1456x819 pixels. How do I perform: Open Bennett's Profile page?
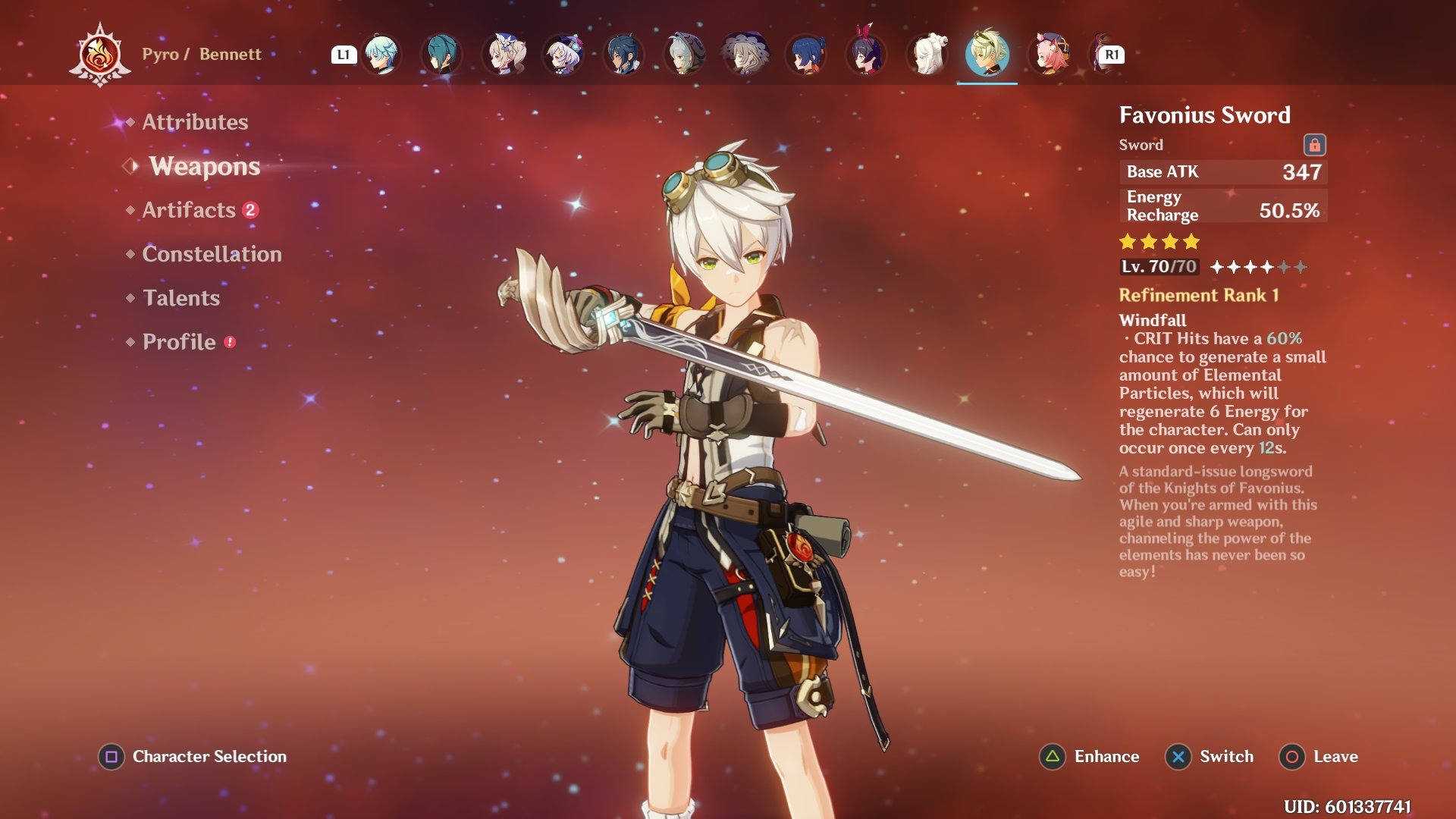[177, 341]
